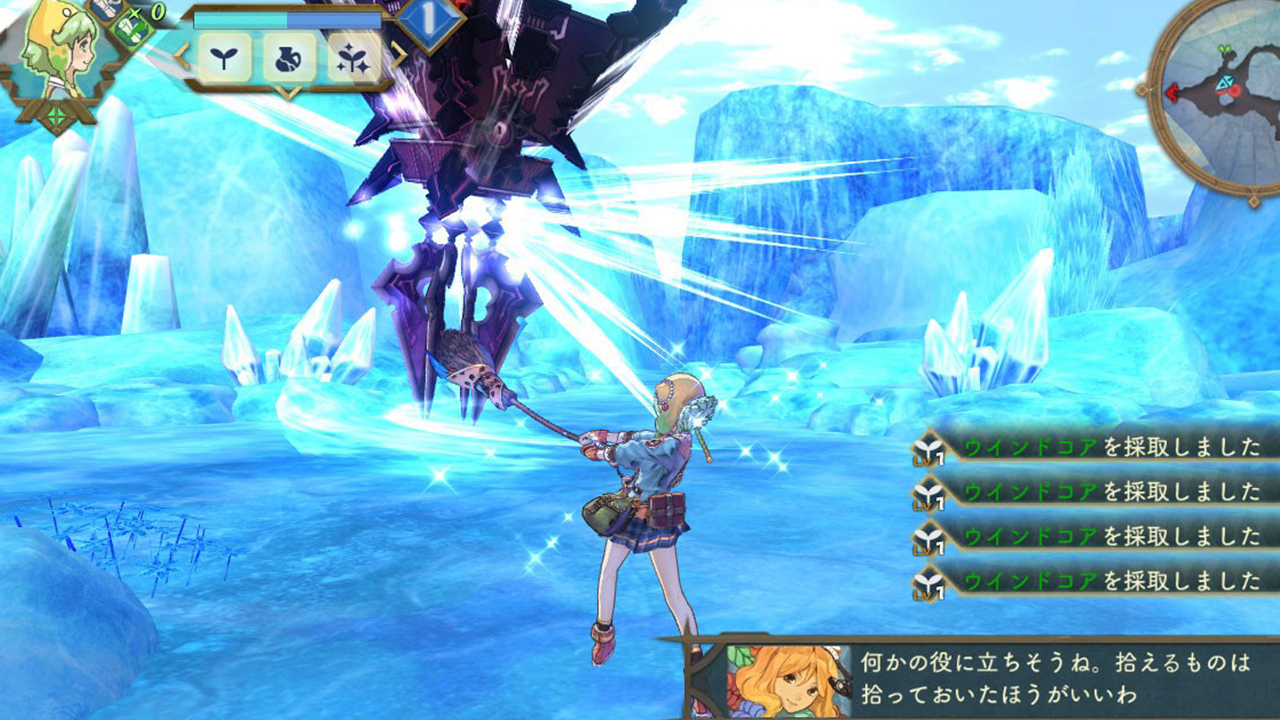The width and height of the screenshot is (1280, 720).
Task: Select the red exit arrow on the minimap
Action: tap(1170, 93)
